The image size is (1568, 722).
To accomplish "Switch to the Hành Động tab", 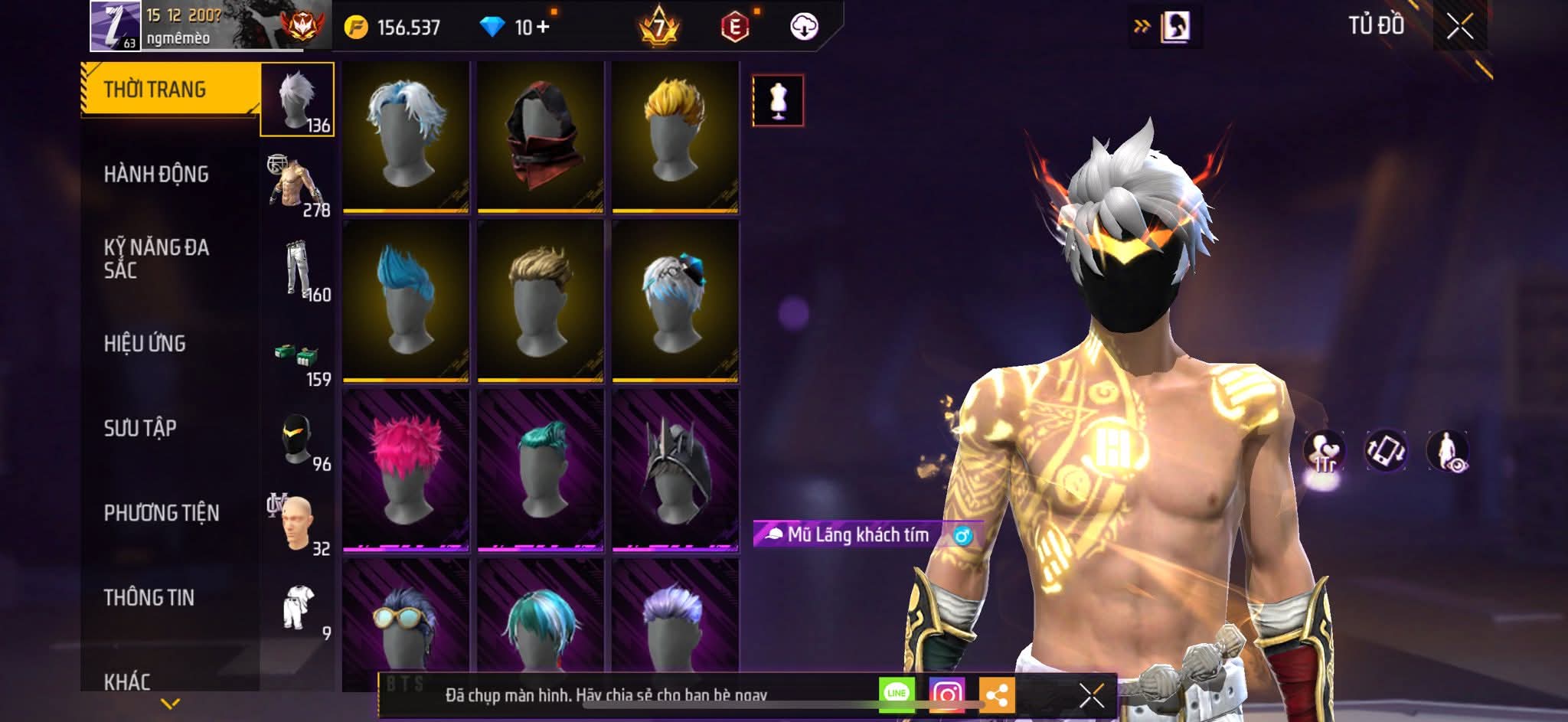I will (156, 175).
